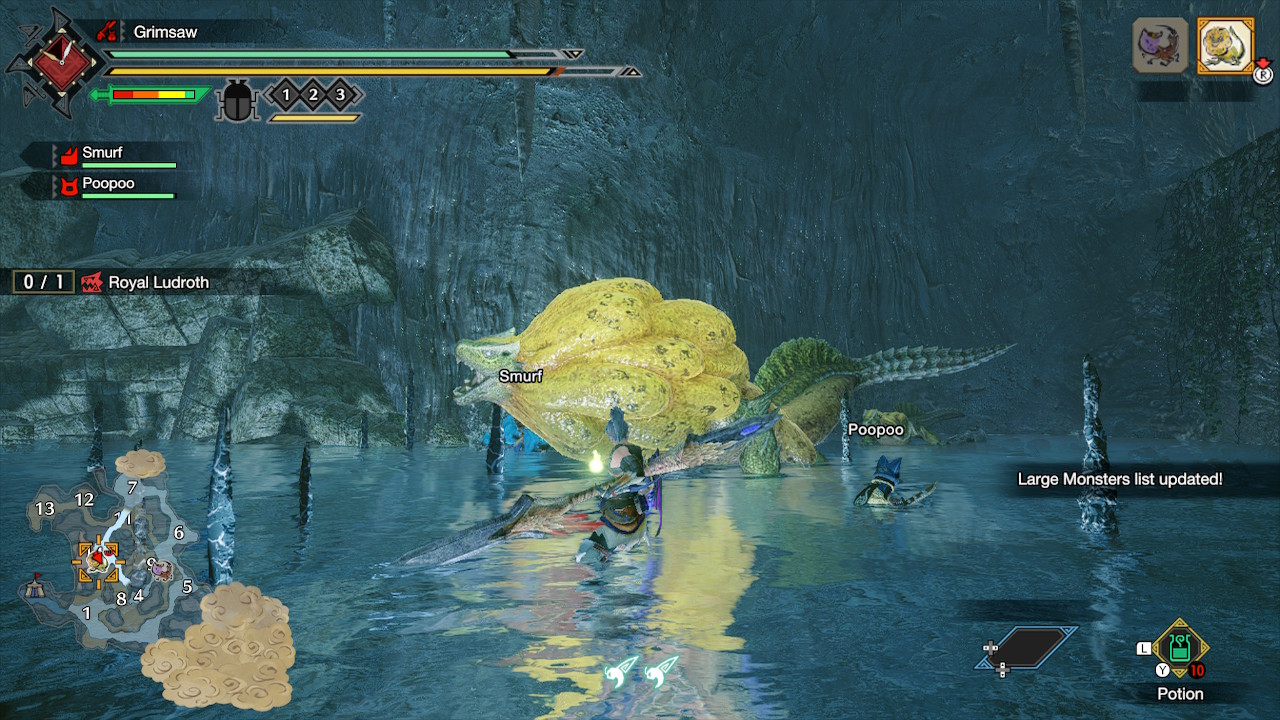Image resolution: width=1280 pixels, height=720 pixels.
Task: Open the empty action bar slot
Action: click(1027, 648)
